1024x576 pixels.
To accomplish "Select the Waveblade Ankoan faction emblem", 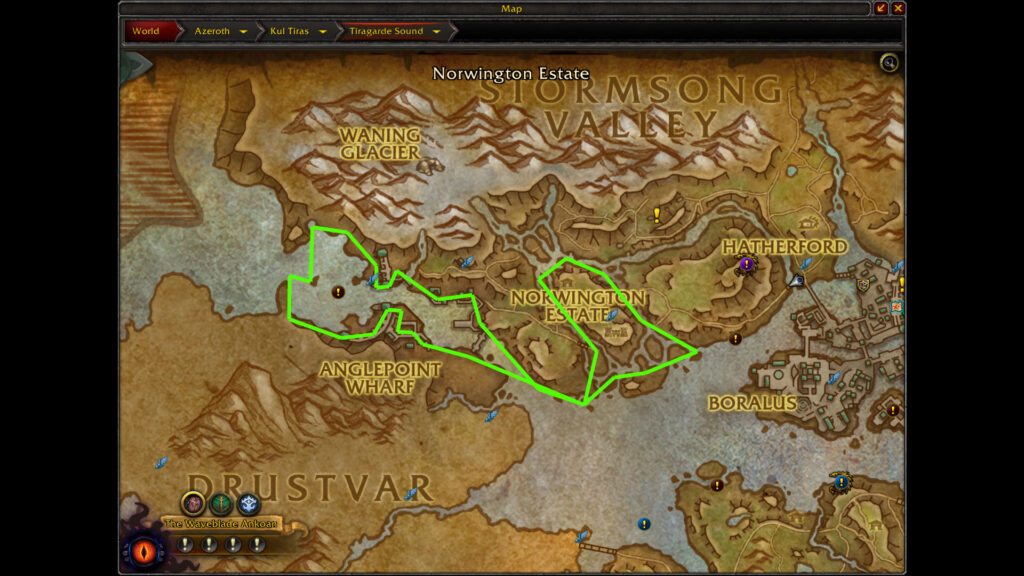I will [x=193, y=503].
